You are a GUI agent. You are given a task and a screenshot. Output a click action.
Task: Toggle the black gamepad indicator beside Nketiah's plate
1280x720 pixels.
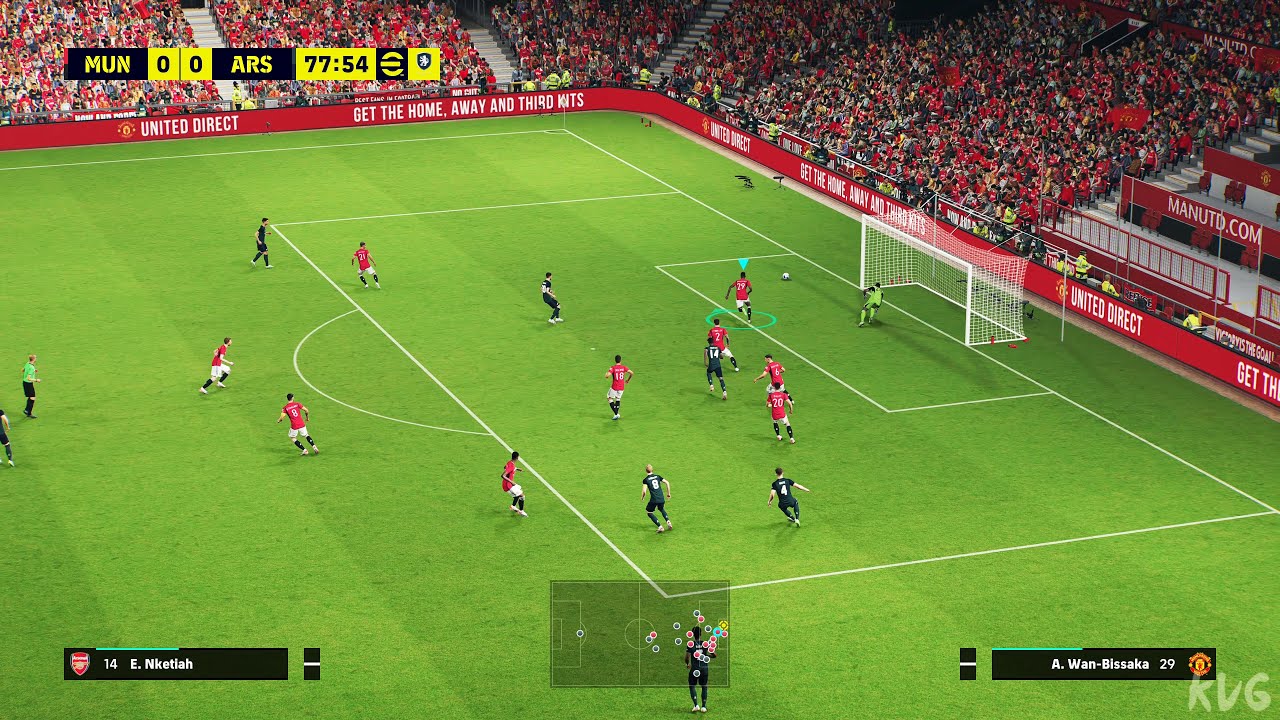[312, 663]
